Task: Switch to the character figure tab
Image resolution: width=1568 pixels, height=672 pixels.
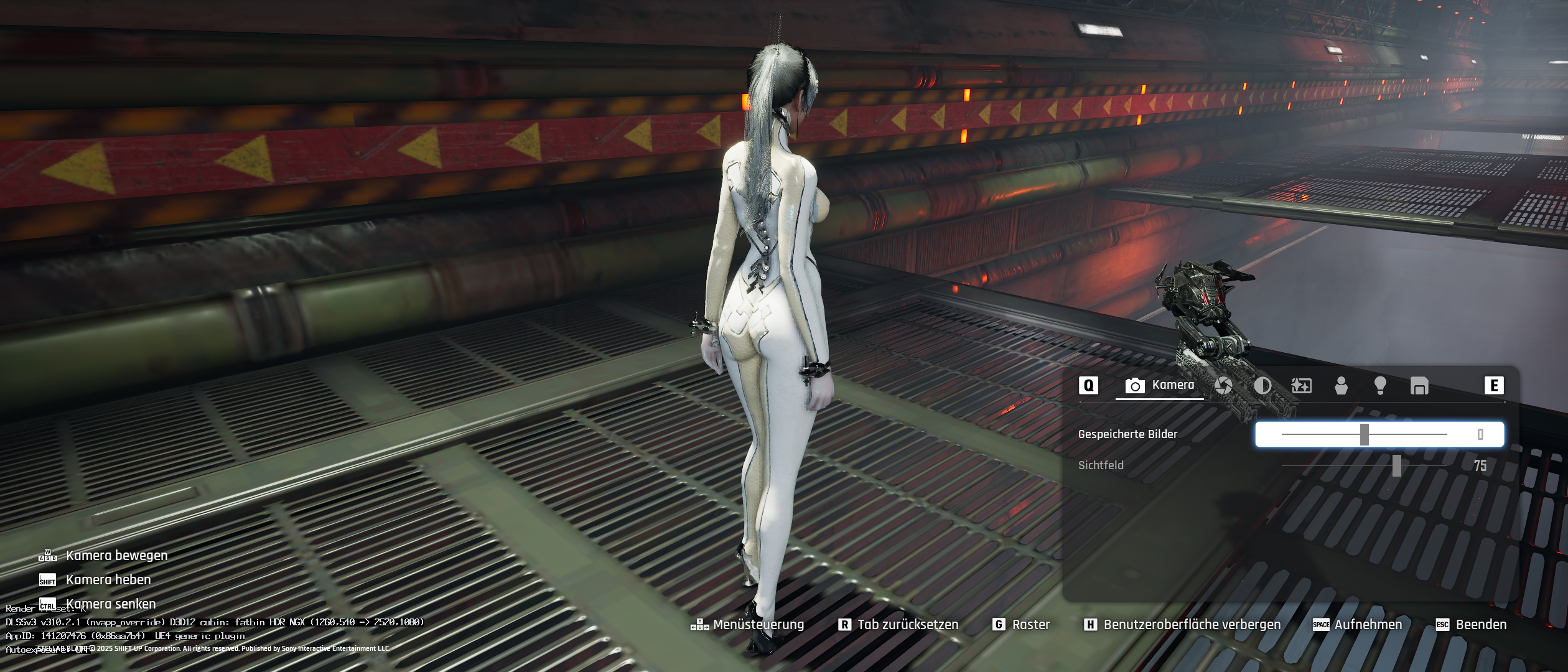Action: pos(1341,386)
